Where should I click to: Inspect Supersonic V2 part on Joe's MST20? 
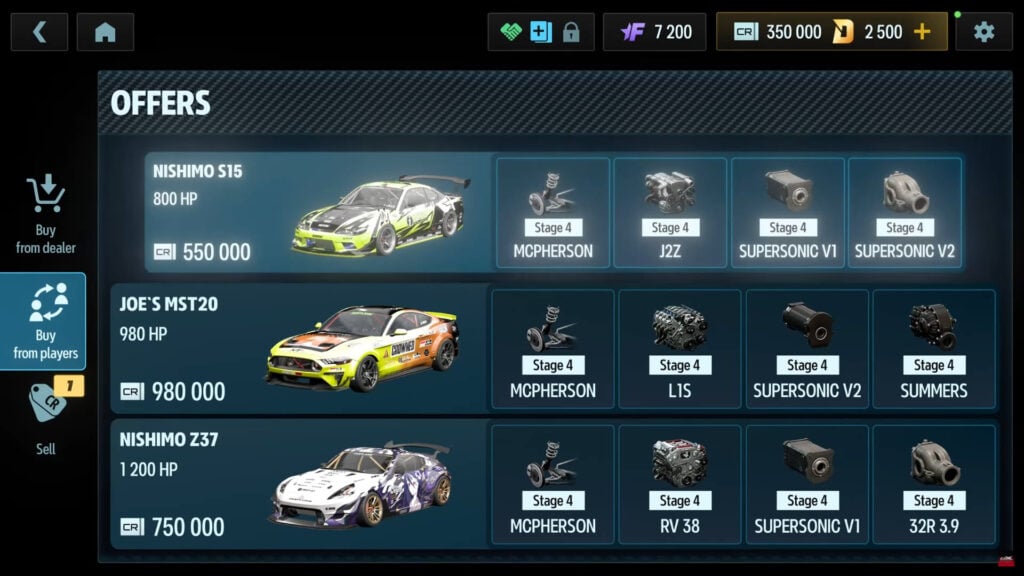(x=807, y=348)
